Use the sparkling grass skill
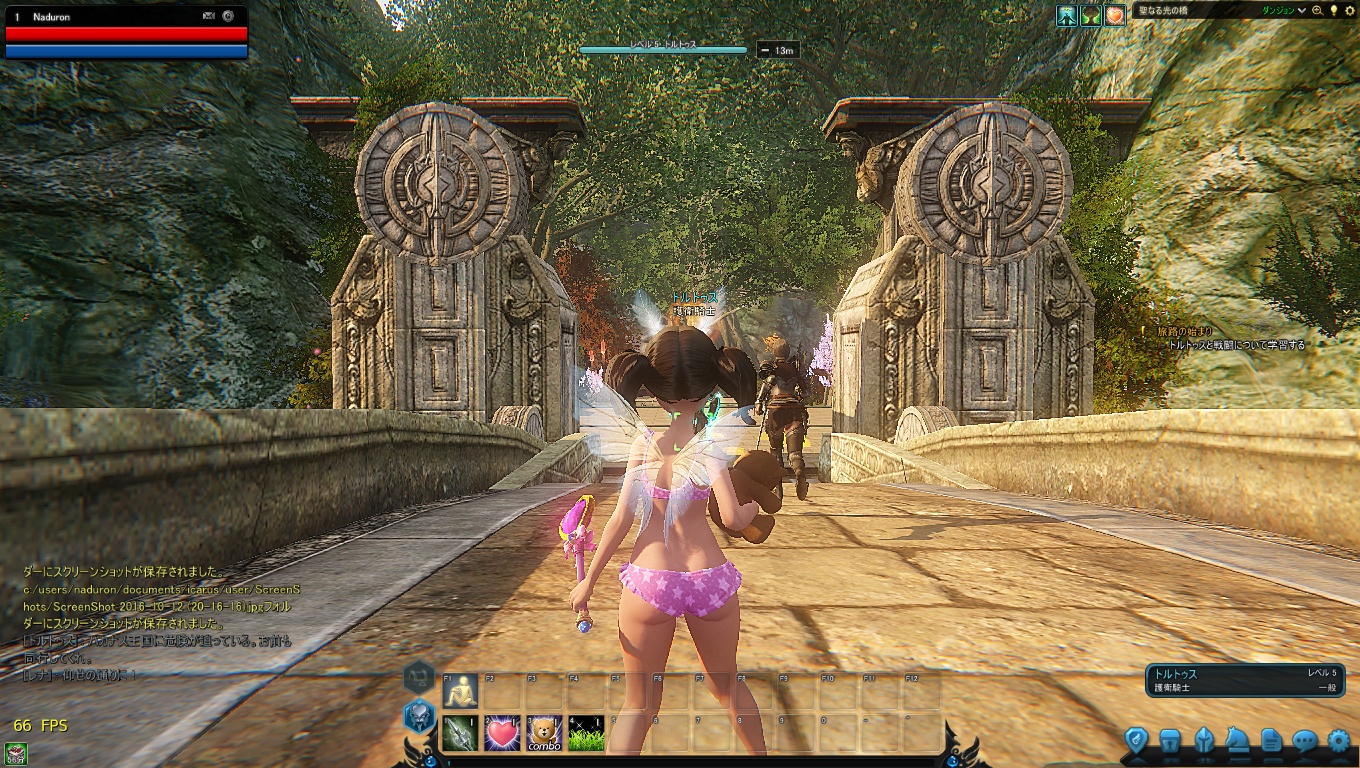The height and width of the screenshot is (768, 1360). point(587,734)
